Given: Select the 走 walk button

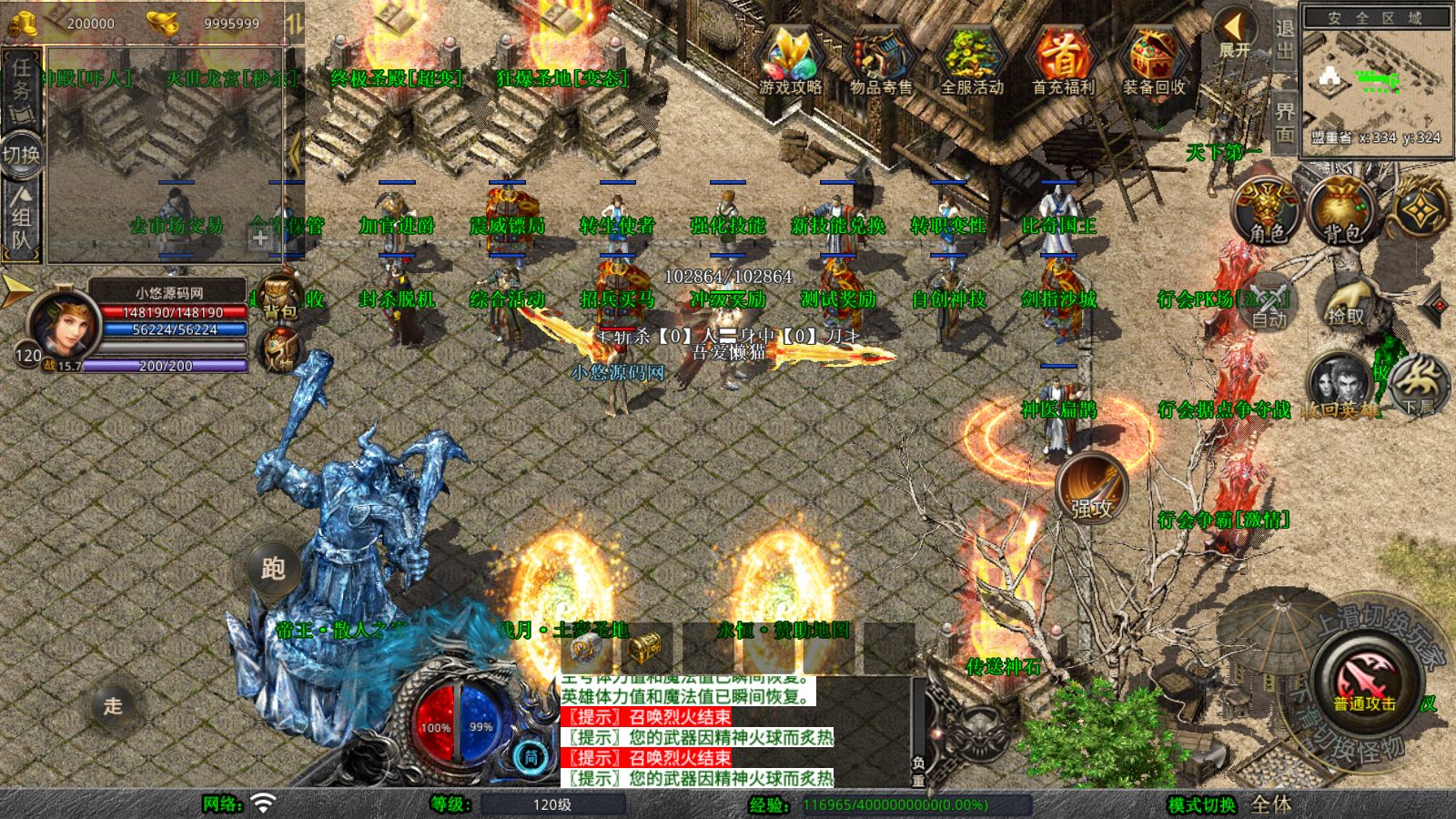Looking at the screenshot, I should click(113, 705).
